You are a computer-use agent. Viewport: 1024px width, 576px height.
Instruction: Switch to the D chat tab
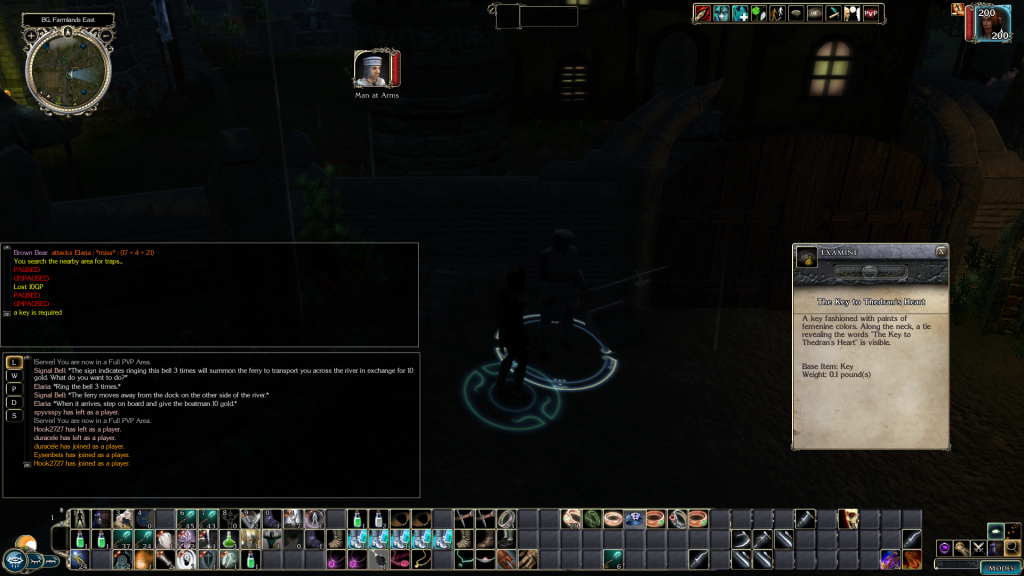point(15,402)
